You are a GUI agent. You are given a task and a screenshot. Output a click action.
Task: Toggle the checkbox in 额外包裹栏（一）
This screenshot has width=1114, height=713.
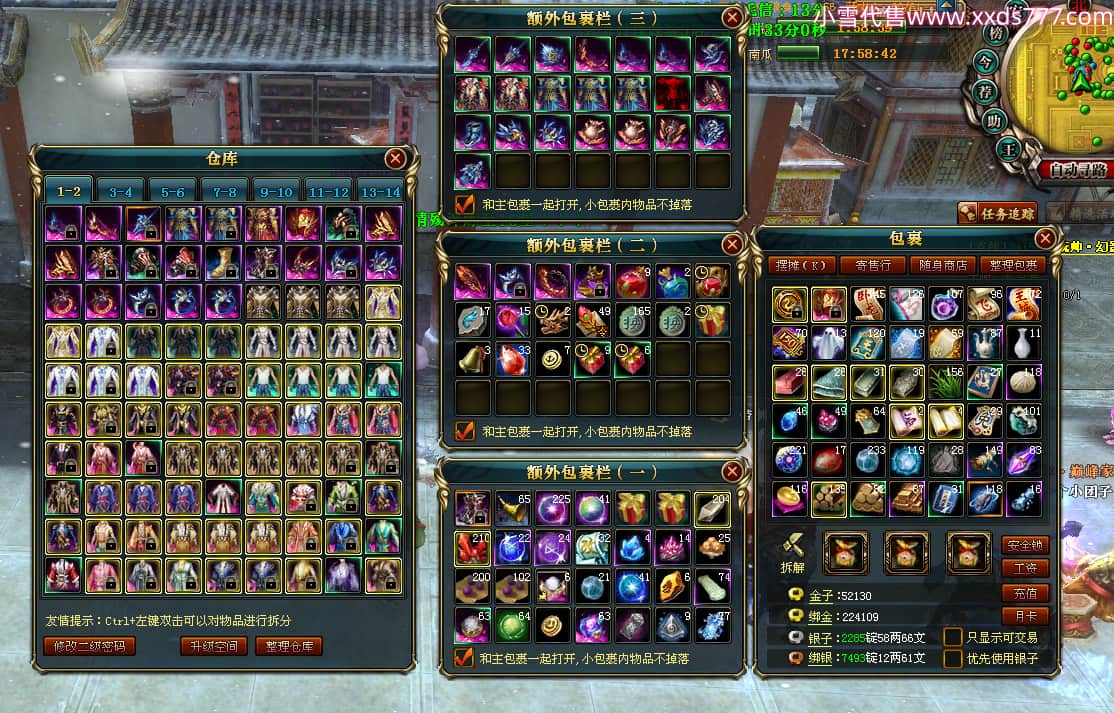click(464, 658)
